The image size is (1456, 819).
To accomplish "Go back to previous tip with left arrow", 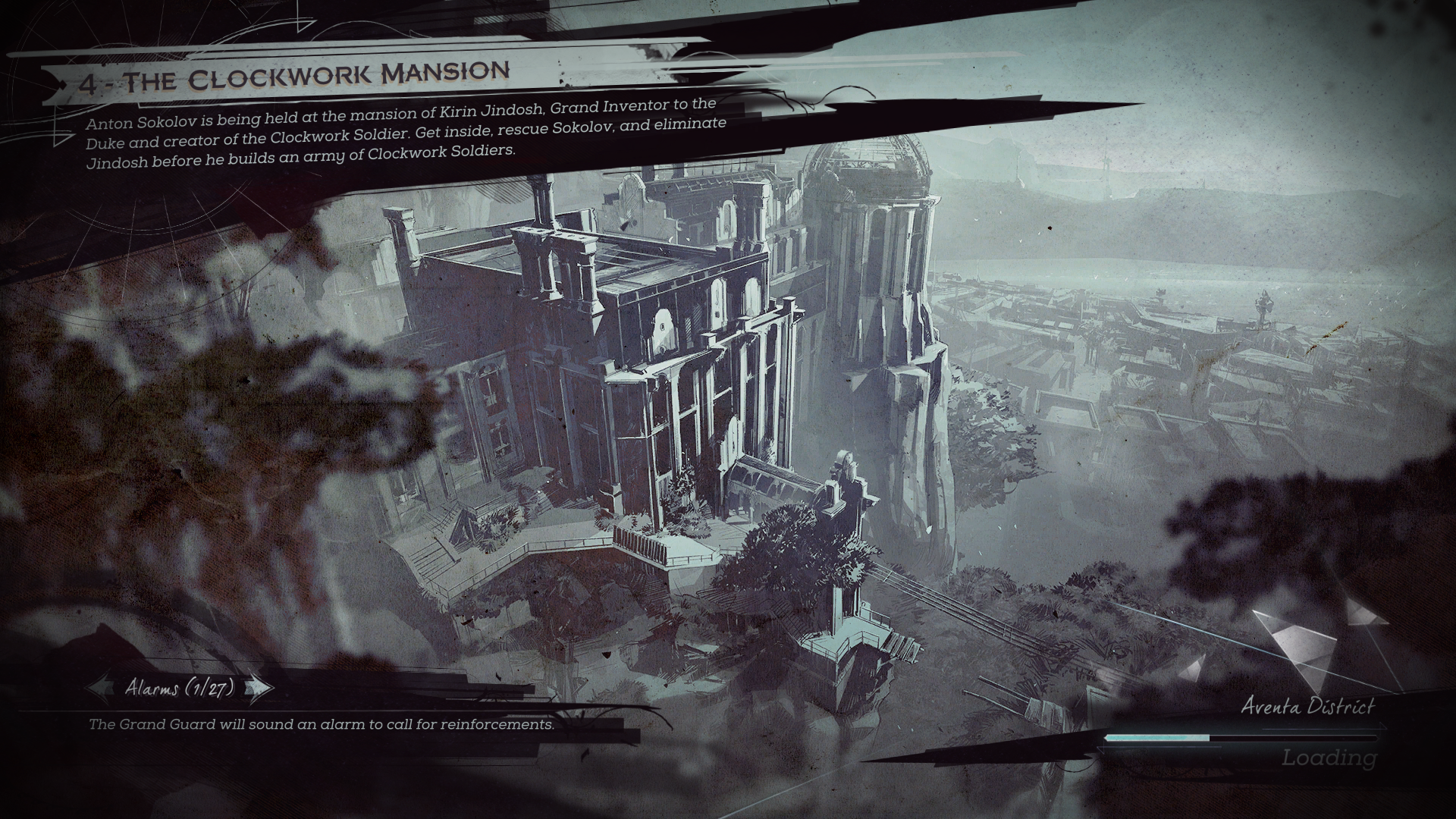I will coord(102,688).
